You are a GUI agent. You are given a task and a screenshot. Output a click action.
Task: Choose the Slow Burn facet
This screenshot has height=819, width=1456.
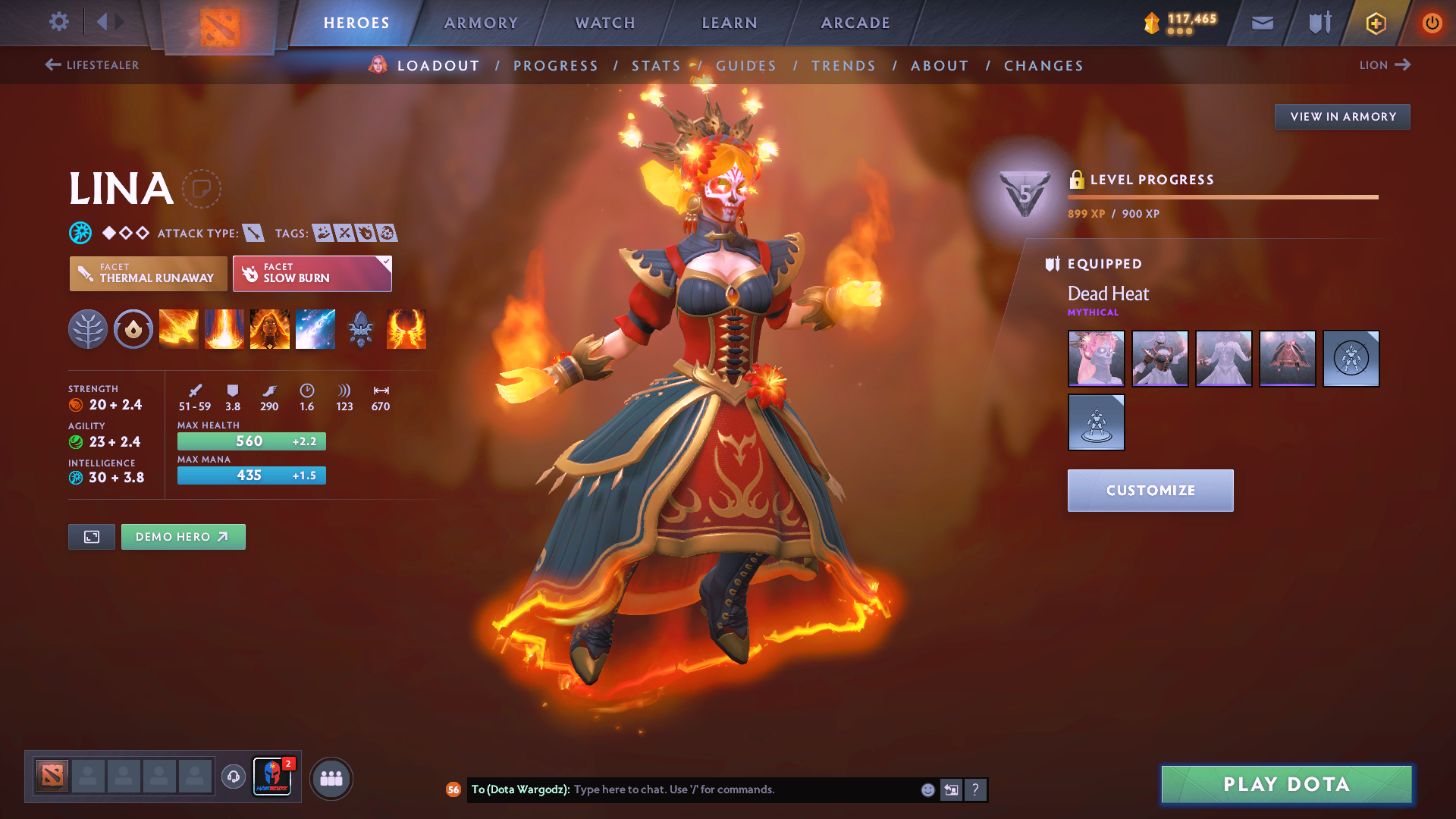tap(312, 274)
